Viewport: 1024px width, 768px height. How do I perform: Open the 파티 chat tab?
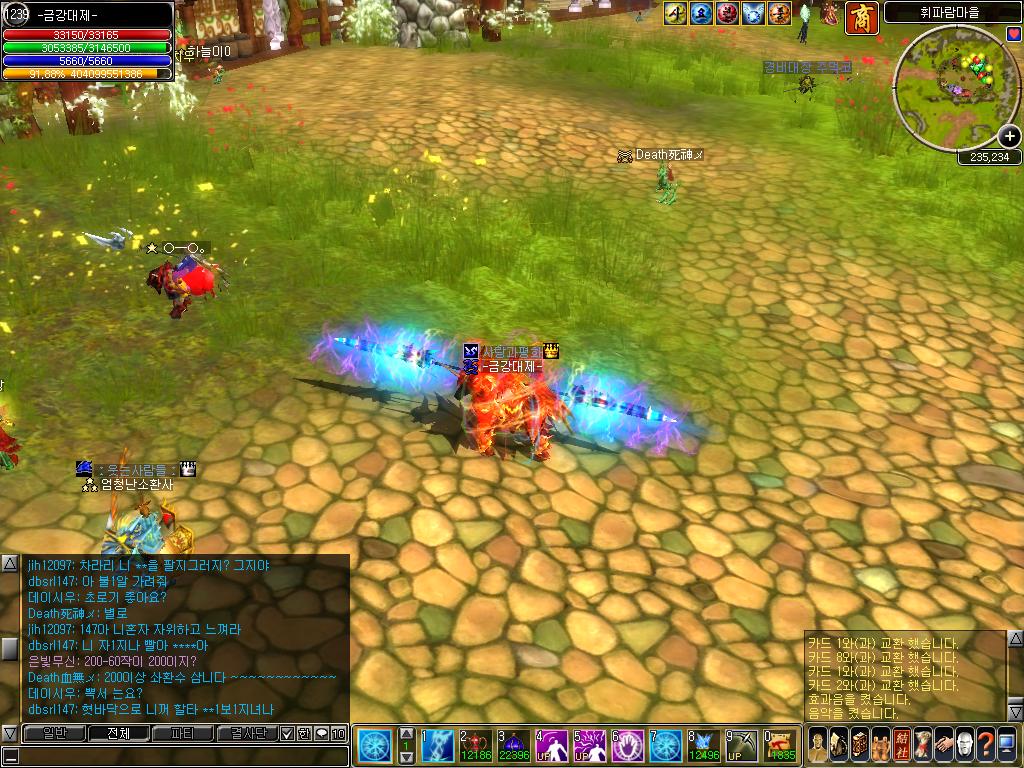pos(182,733)
